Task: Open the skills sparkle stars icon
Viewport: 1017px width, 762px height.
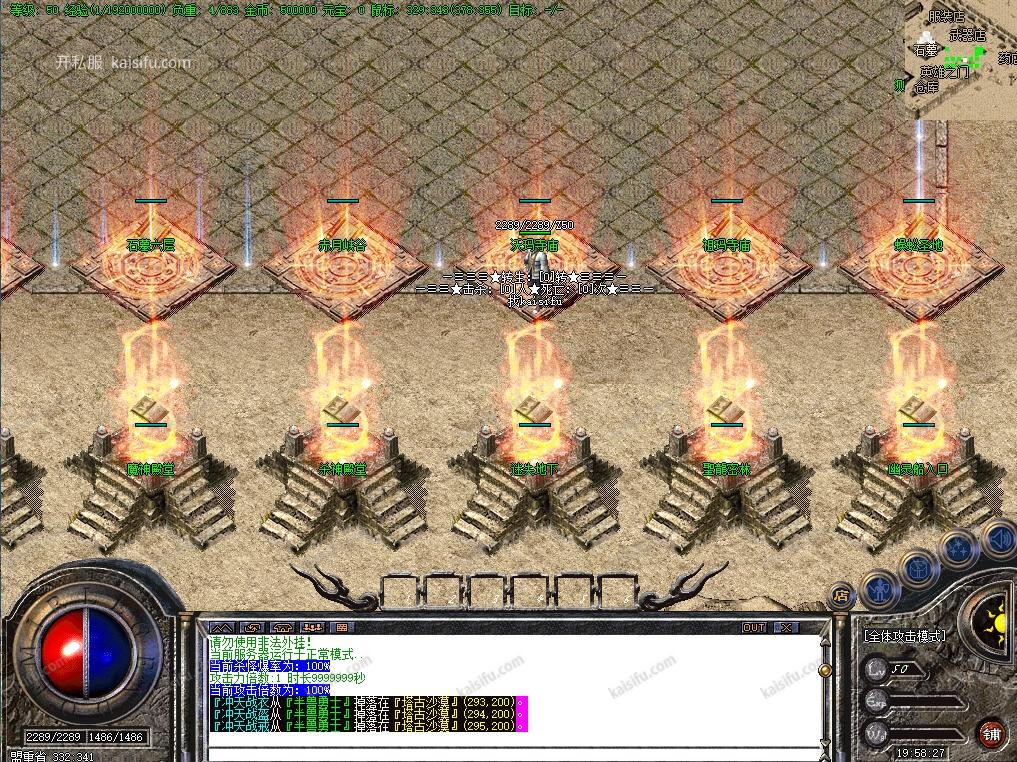Action: point(957,547)
